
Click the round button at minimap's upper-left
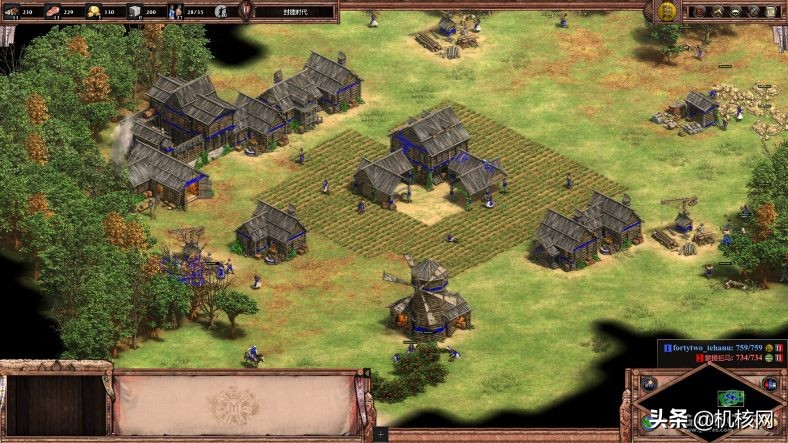[x=647, y=383]
